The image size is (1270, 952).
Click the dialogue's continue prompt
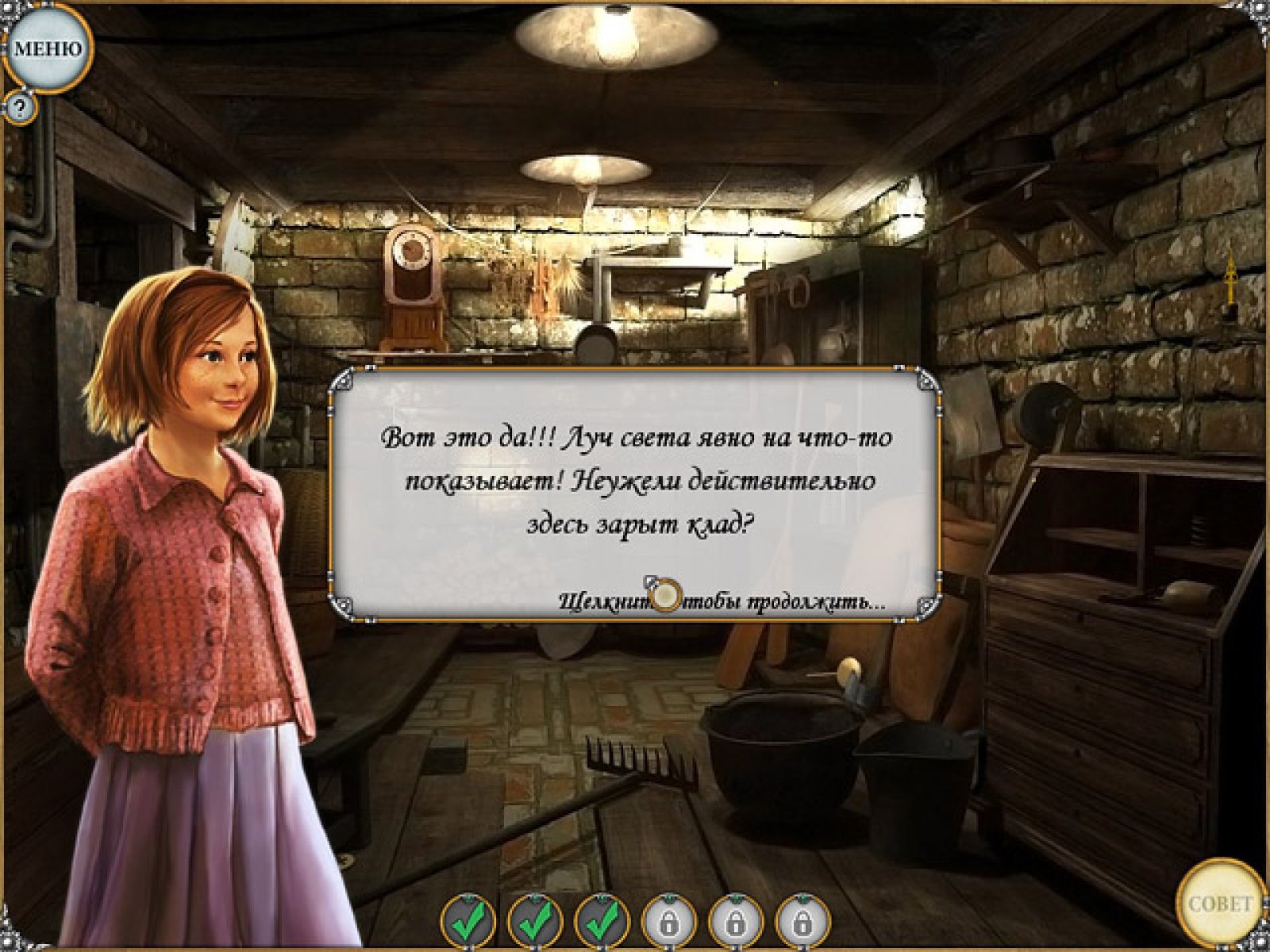click(721, 601)
